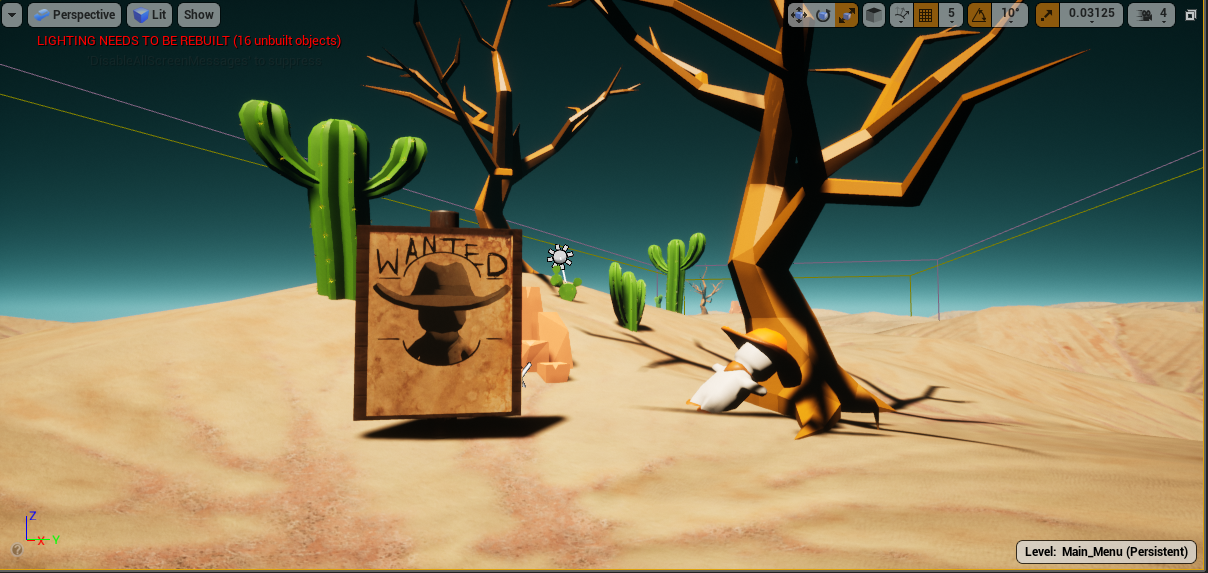Select the scale gizmo tool
Image resolution: width=1208 pixels, height=573 pixels.
[846, 15]
